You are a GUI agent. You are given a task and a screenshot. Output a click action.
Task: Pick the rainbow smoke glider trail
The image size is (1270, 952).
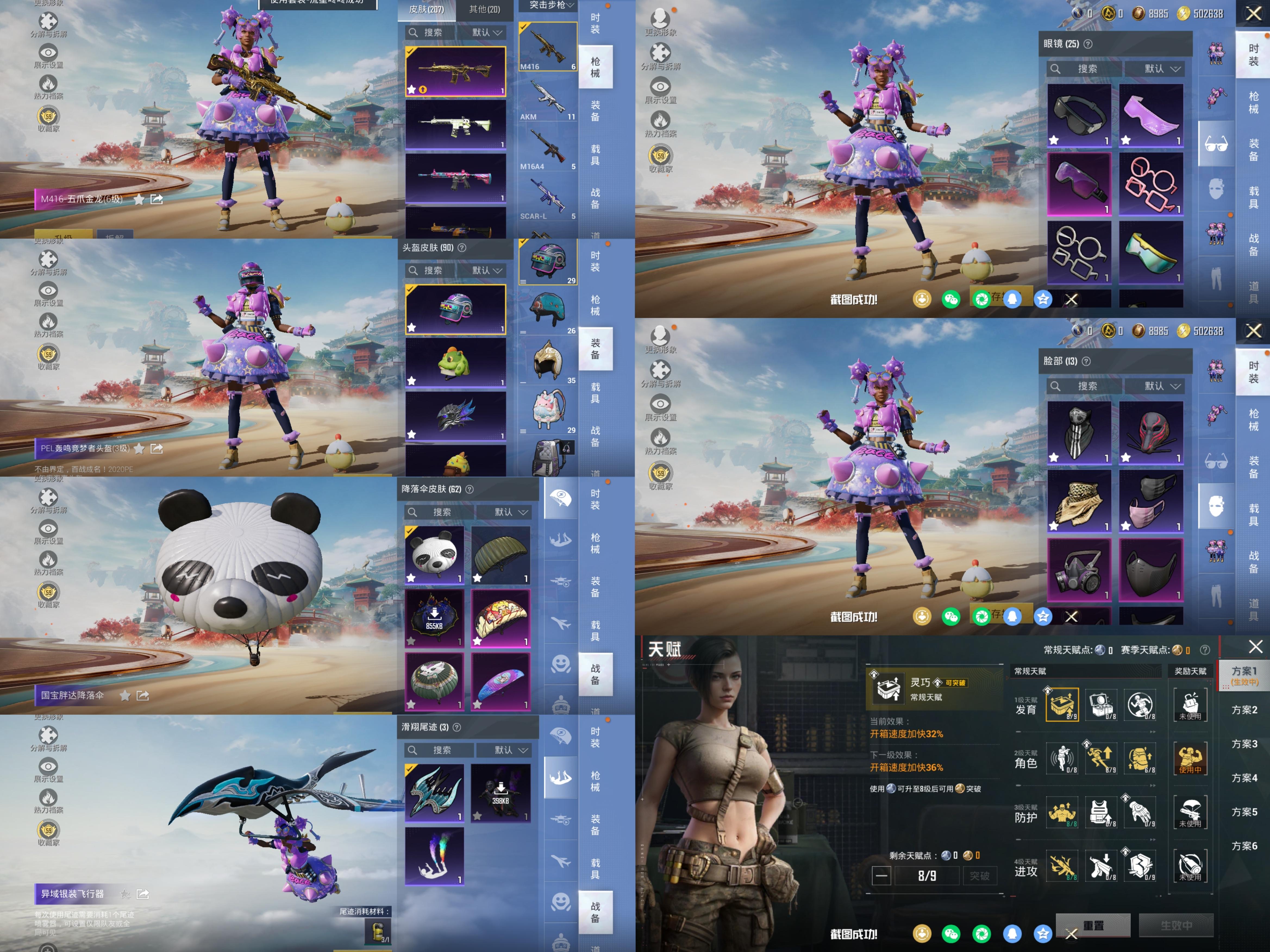point(435,856)
